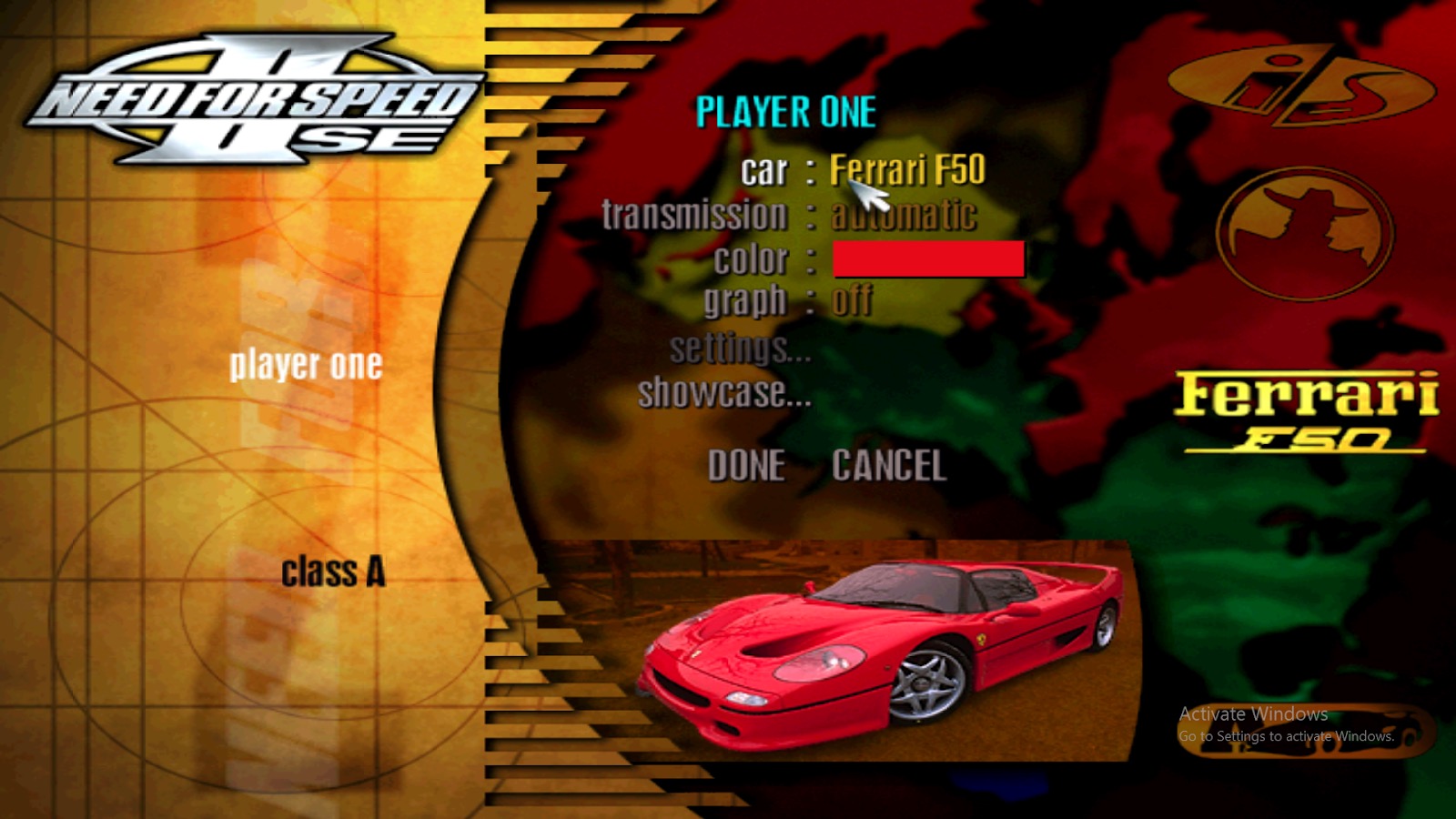
Task: Select player one in the sidebar
Action: point(308,362)
